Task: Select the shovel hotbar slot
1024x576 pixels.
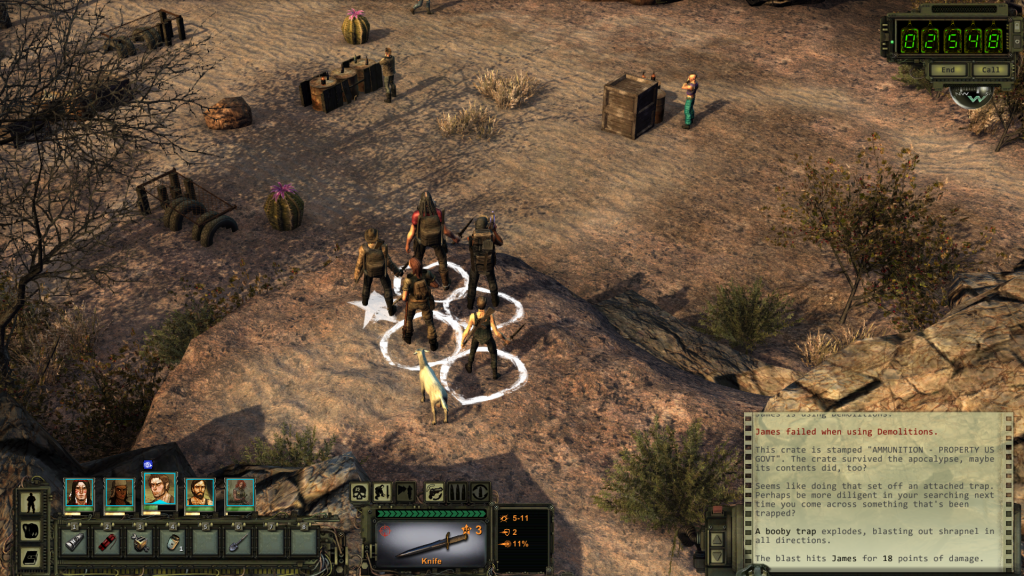Action: tap(238, 542)
